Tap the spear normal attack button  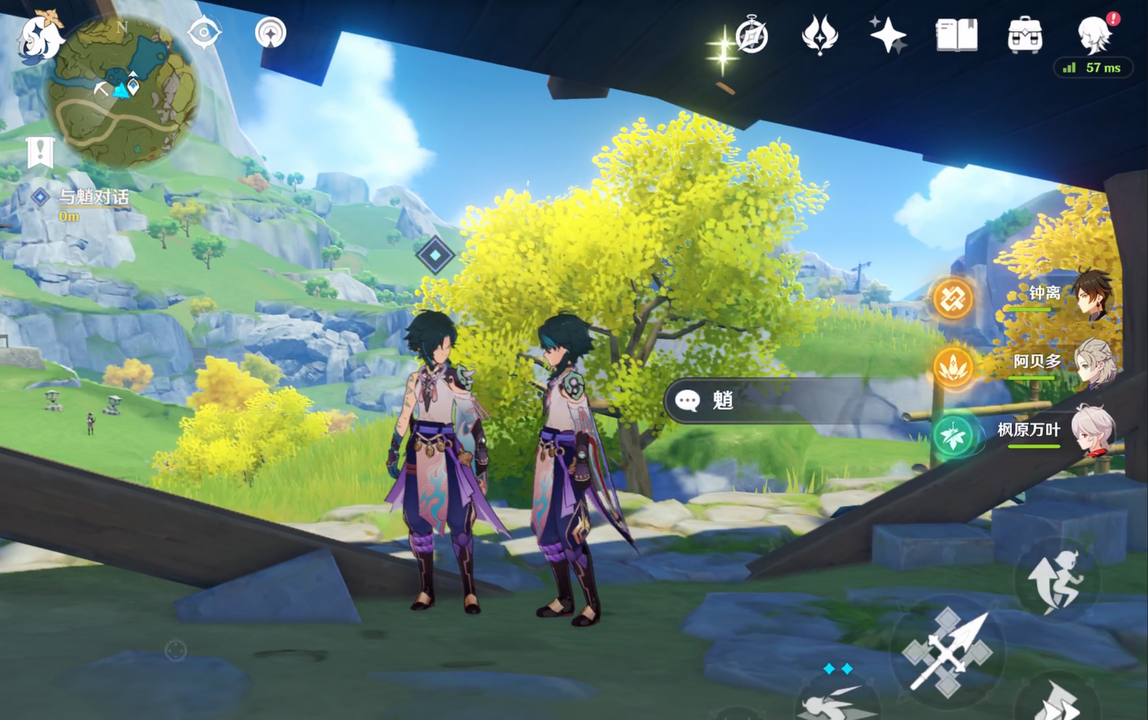(x=946, y=652)
